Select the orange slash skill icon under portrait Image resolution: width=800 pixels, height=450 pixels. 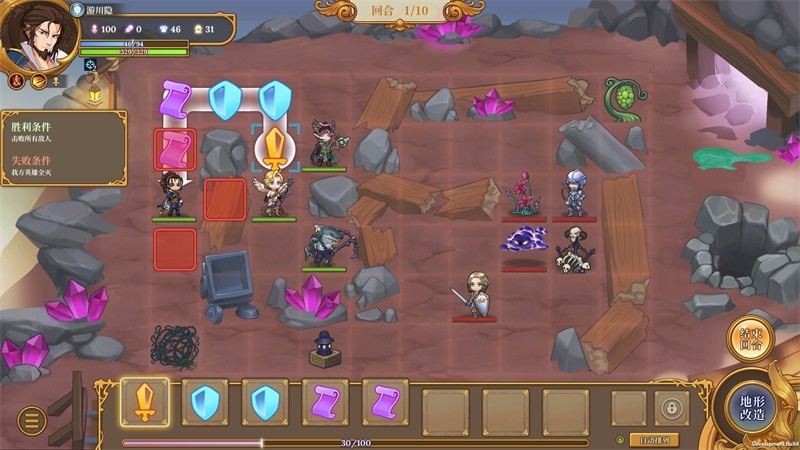[x=38, y=81]
